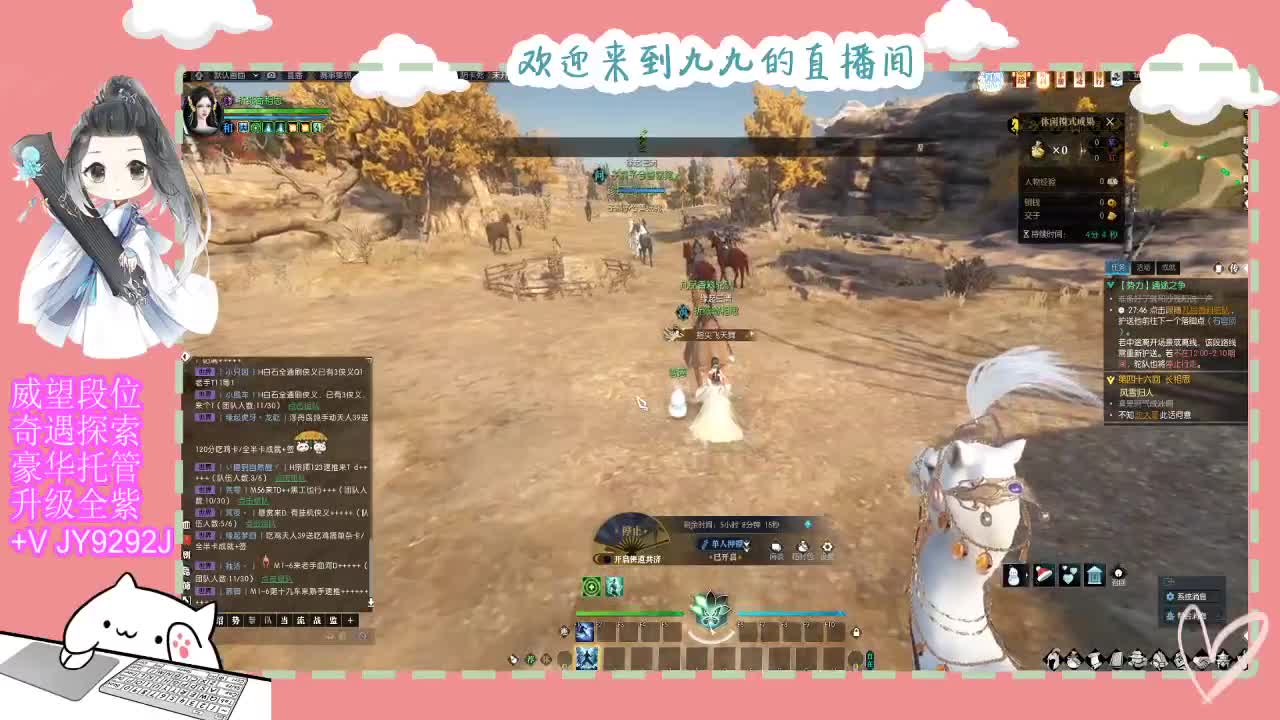Select the Santa hat icon
The image size is (1280, 720).
click(x=1044, y=574)
